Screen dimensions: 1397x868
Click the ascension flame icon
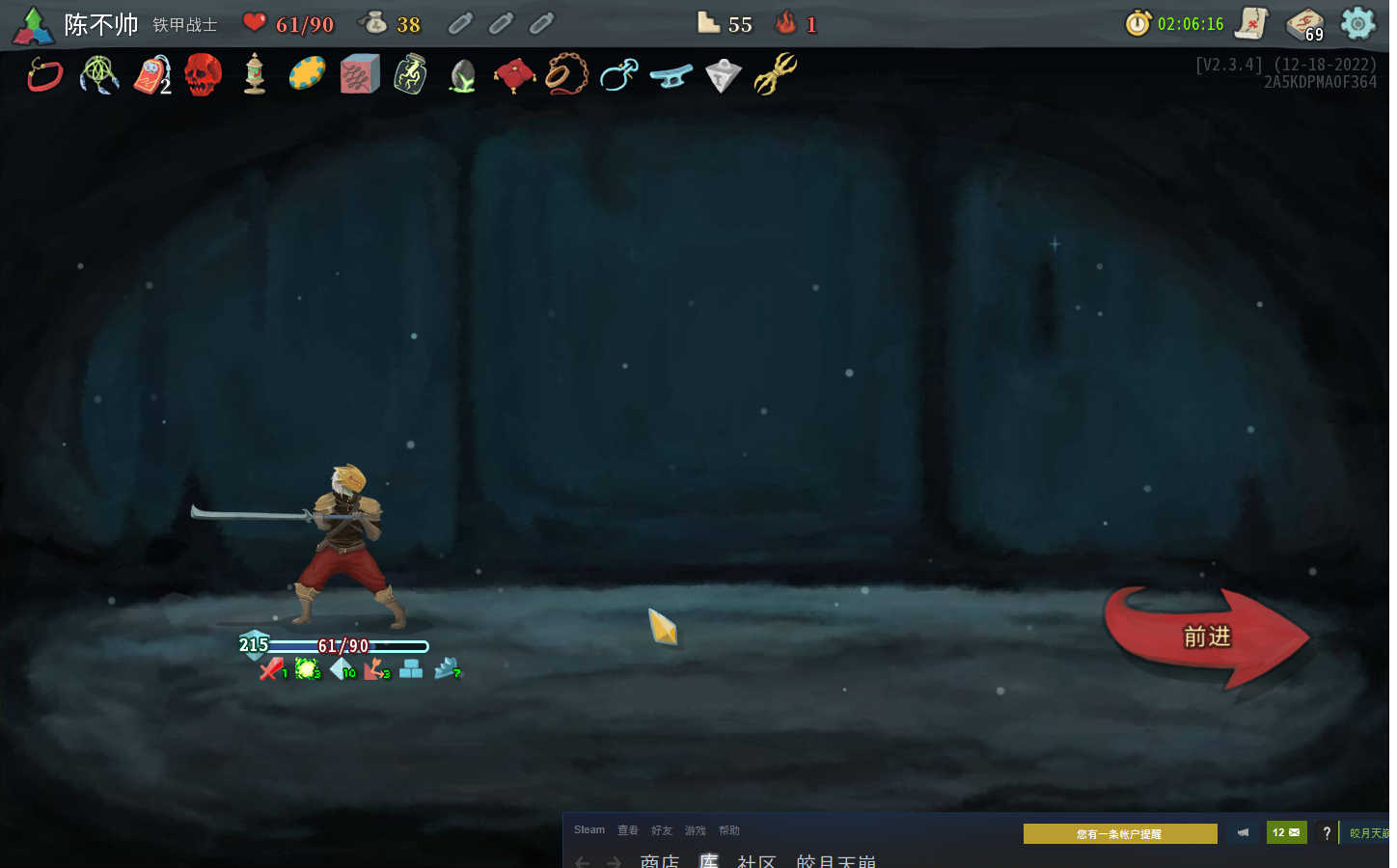point(786,23)
